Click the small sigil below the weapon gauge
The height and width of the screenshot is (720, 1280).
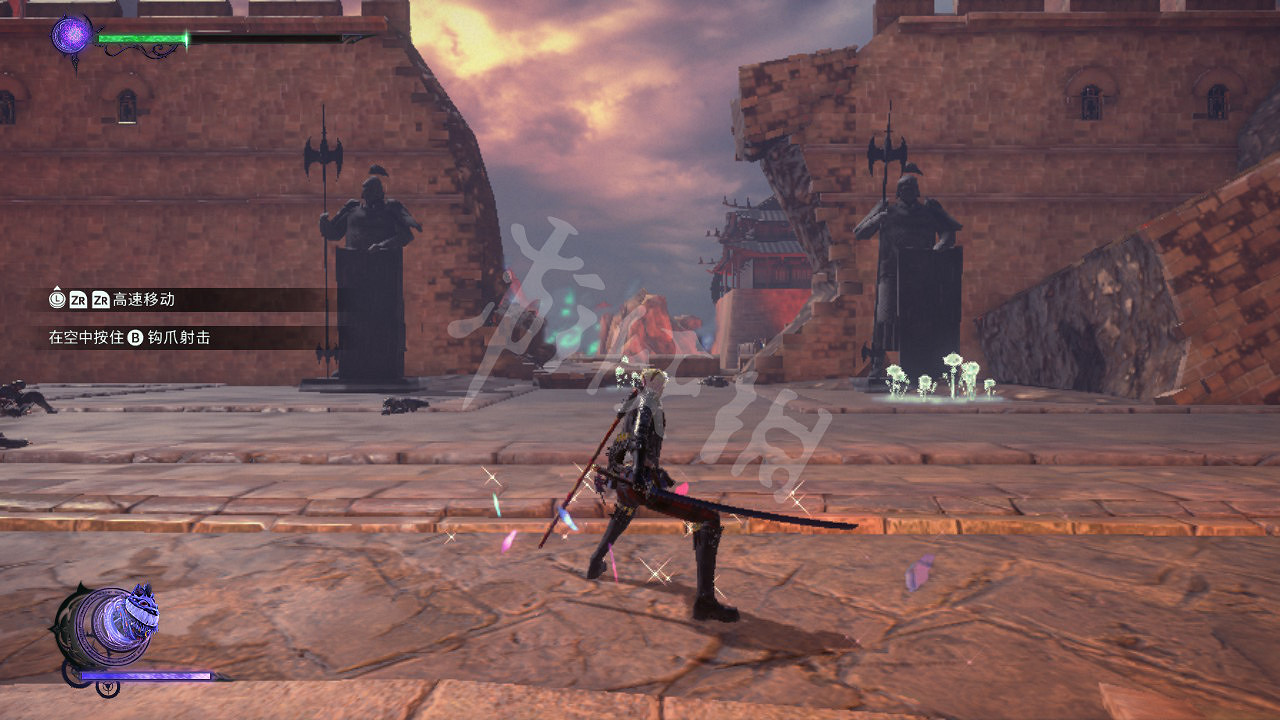(x=106, y=689)
